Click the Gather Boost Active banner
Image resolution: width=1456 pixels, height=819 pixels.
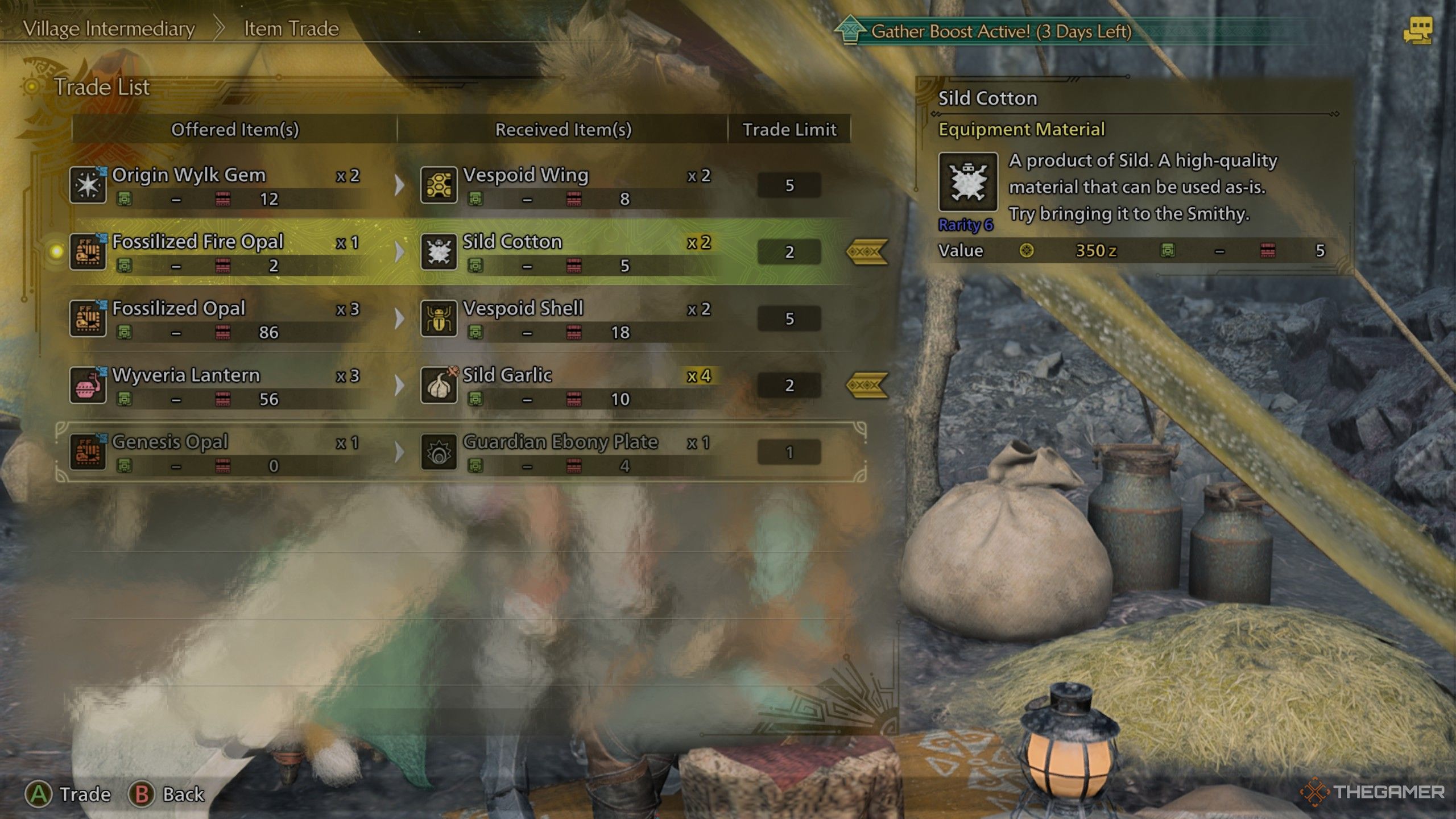click(1001, 31)
